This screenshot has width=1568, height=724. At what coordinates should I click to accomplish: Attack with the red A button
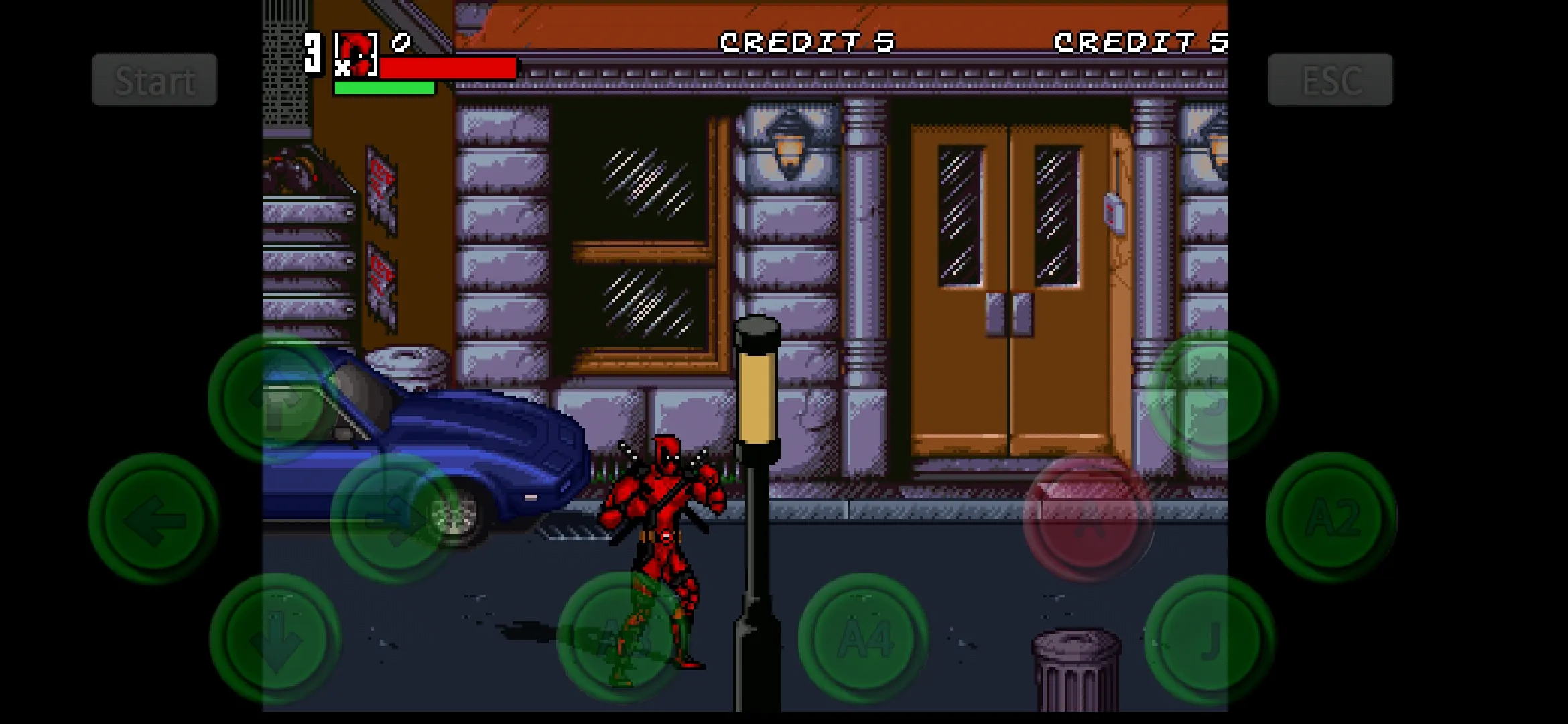(1088, 518)
